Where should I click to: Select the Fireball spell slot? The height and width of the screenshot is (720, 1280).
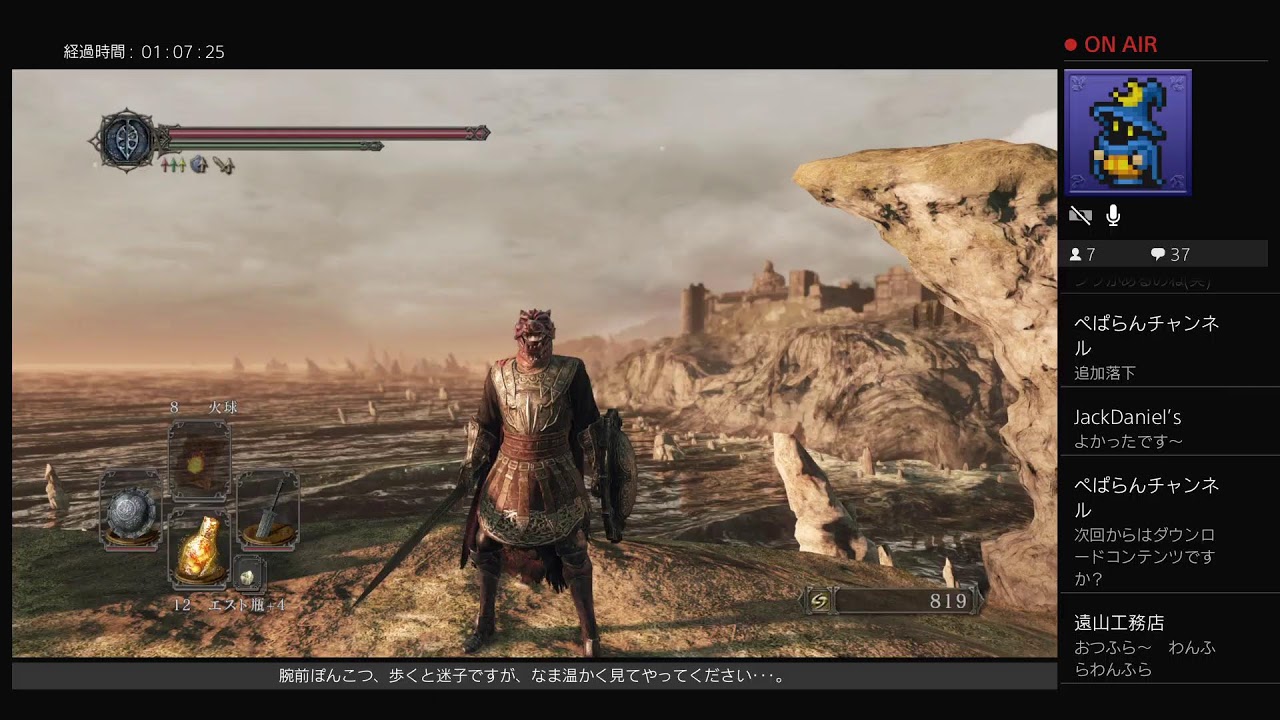(x=199, y=461)
